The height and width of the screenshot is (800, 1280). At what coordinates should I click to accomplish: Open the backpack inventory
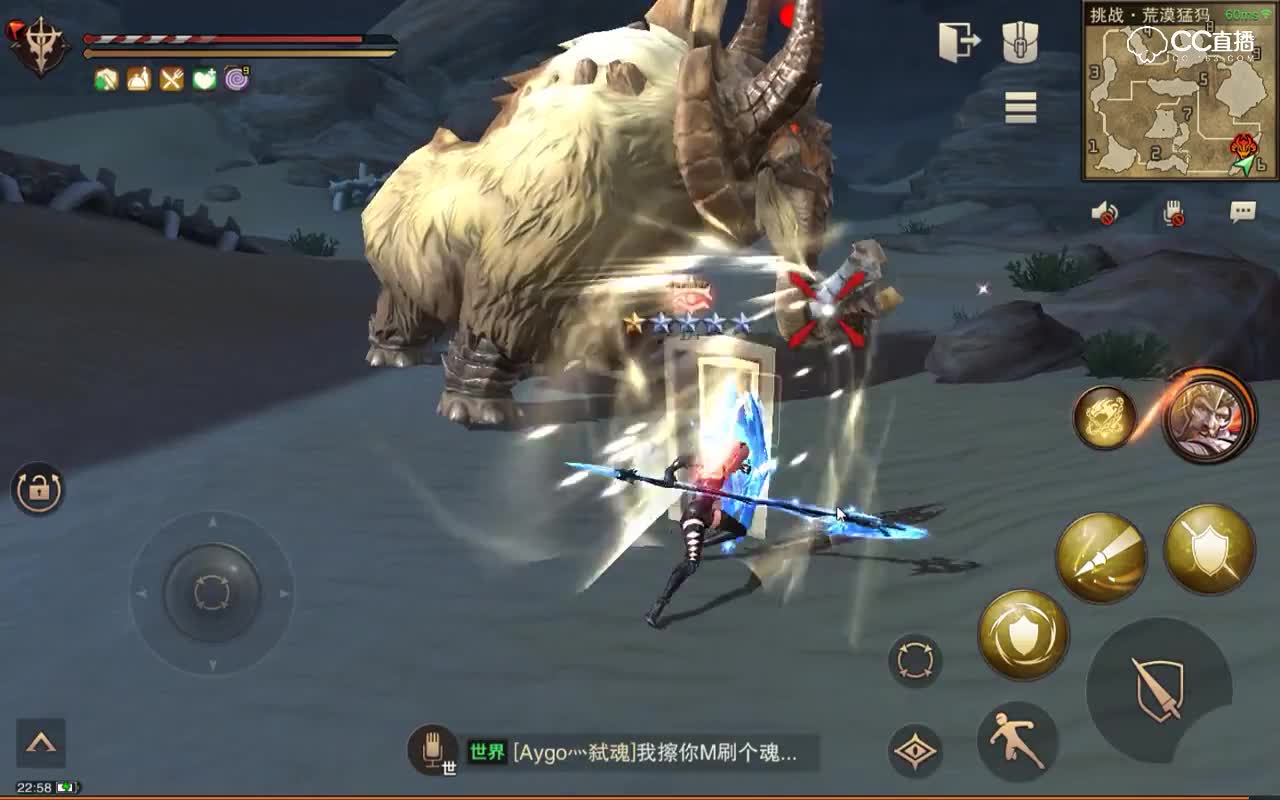[1020, 40]
